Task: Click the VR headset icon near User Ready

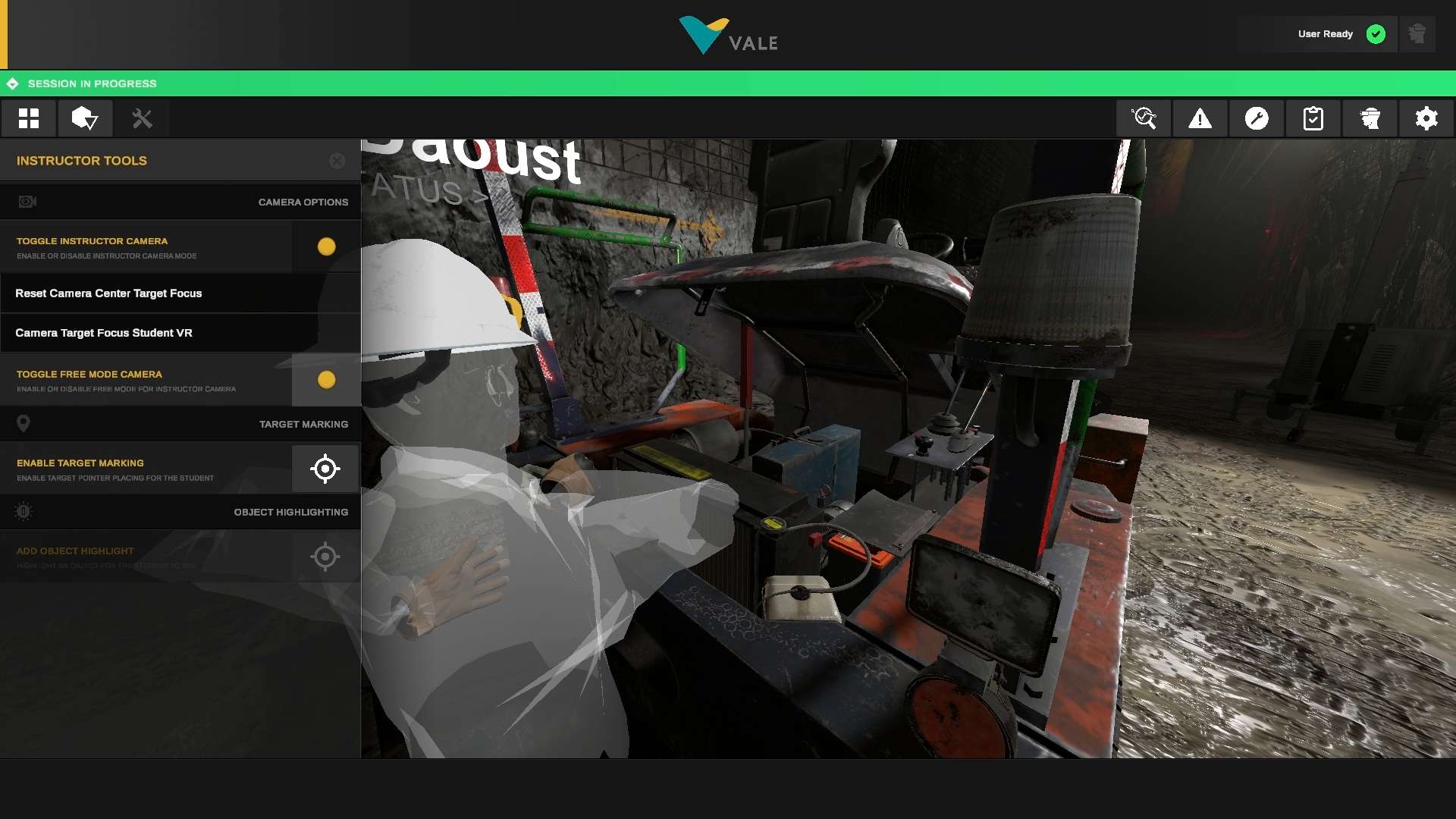Action: (x=1417, y=33)
